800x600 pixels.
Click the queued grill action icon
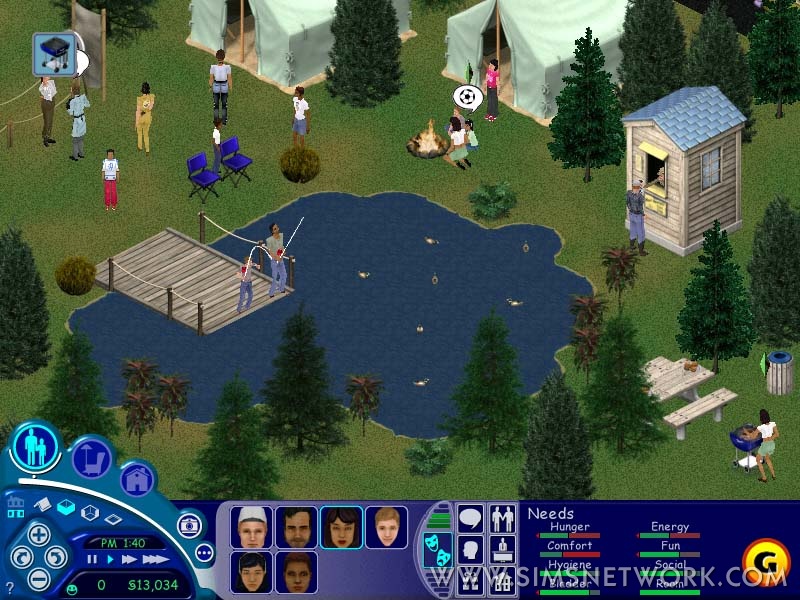53,53
